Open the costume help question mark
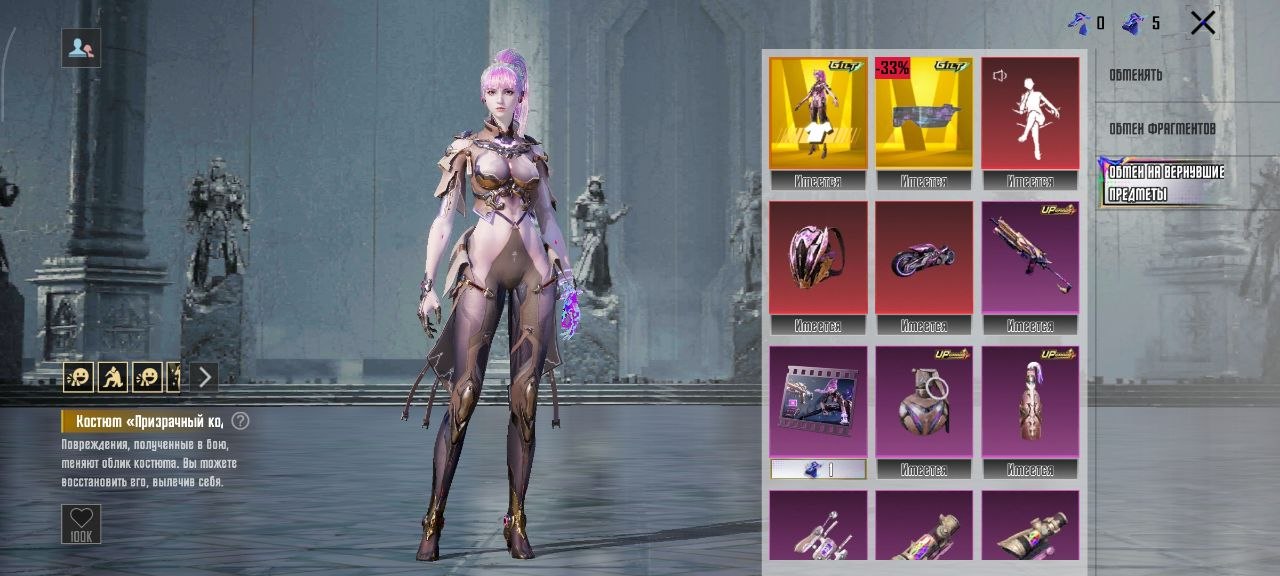 [240, 421]
